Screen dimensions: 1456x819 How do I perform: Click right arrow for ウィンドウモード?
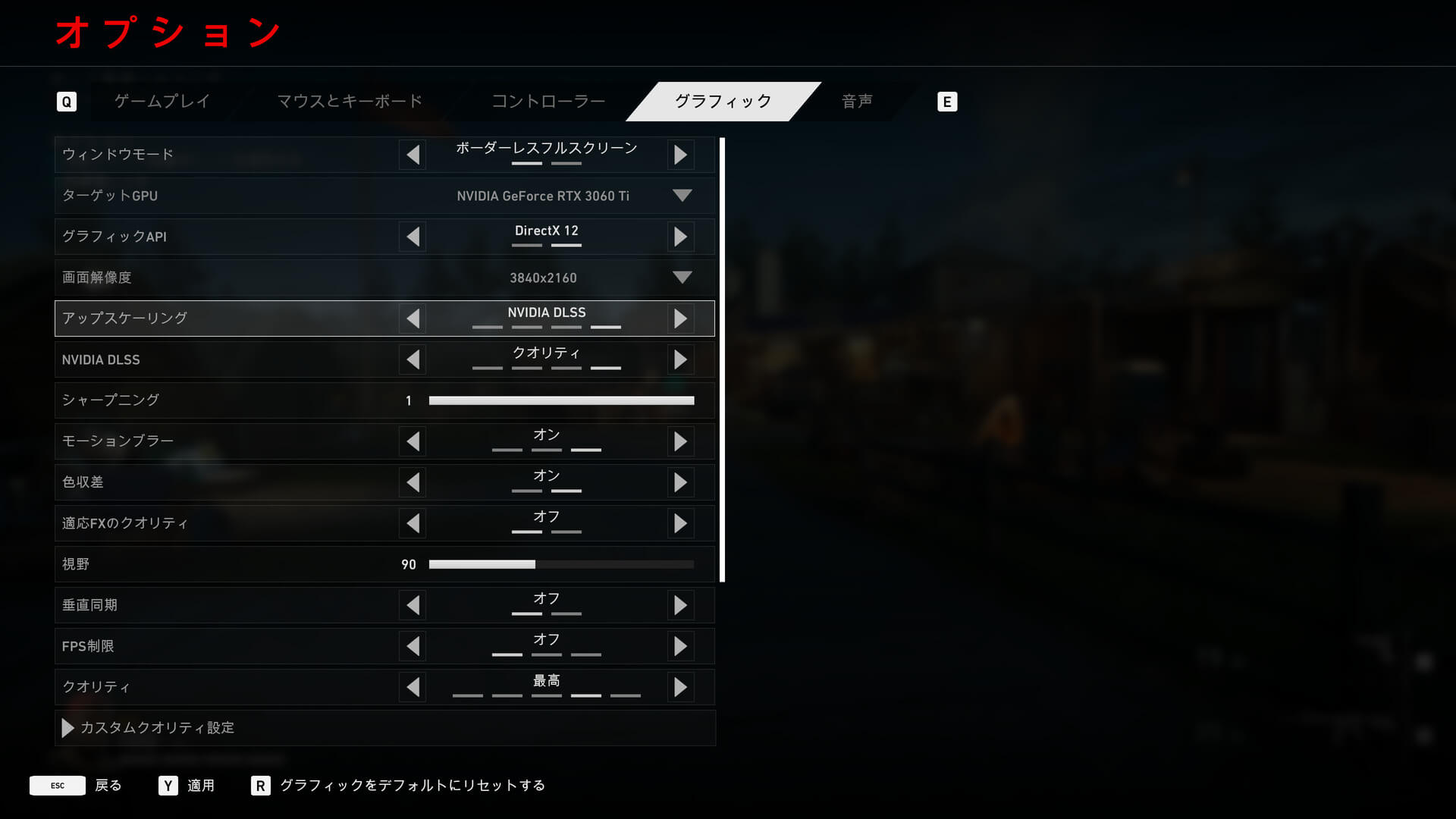coord(680,155)
